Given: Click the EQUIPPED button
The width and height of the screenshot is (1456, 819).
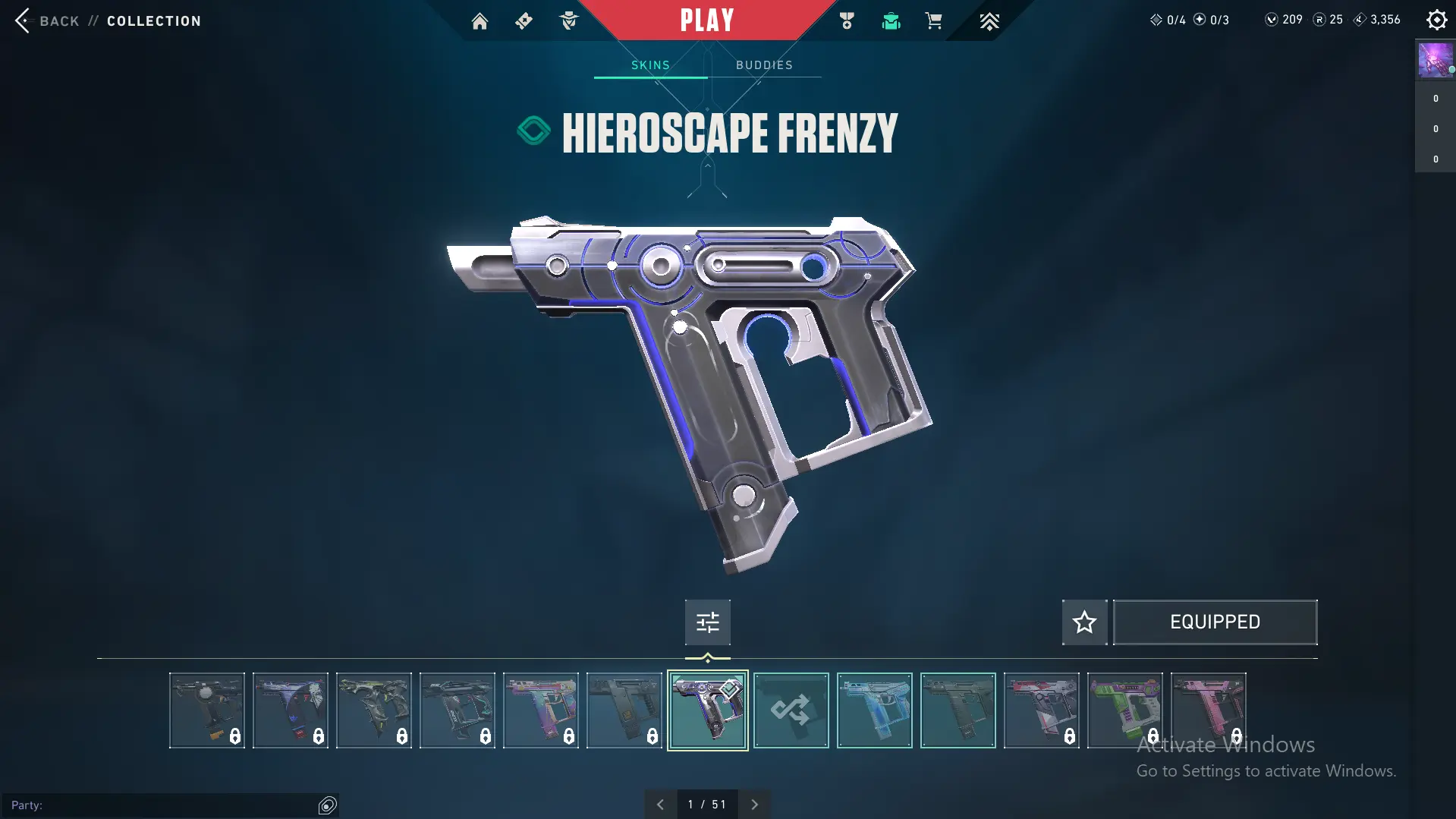Looking at the screenshot, I should (1215, 622).
